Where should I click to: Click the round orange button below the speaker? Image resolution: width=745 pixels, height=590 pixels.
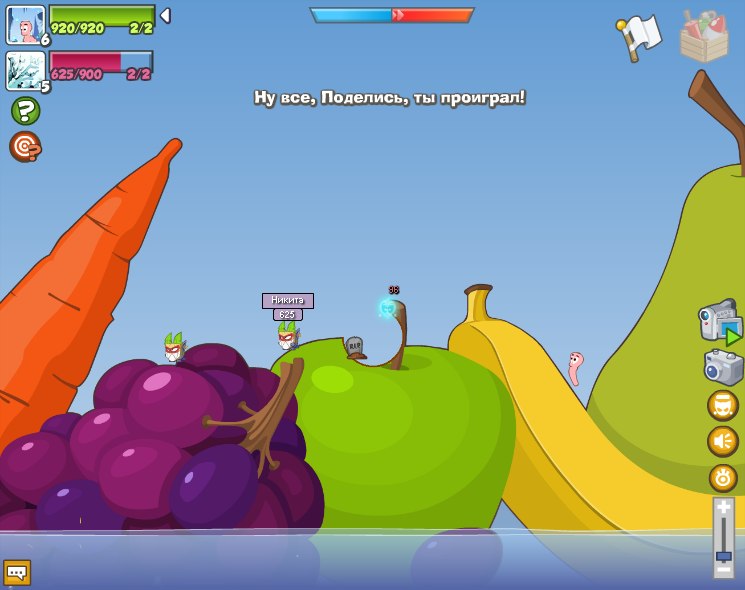[722, 477]
